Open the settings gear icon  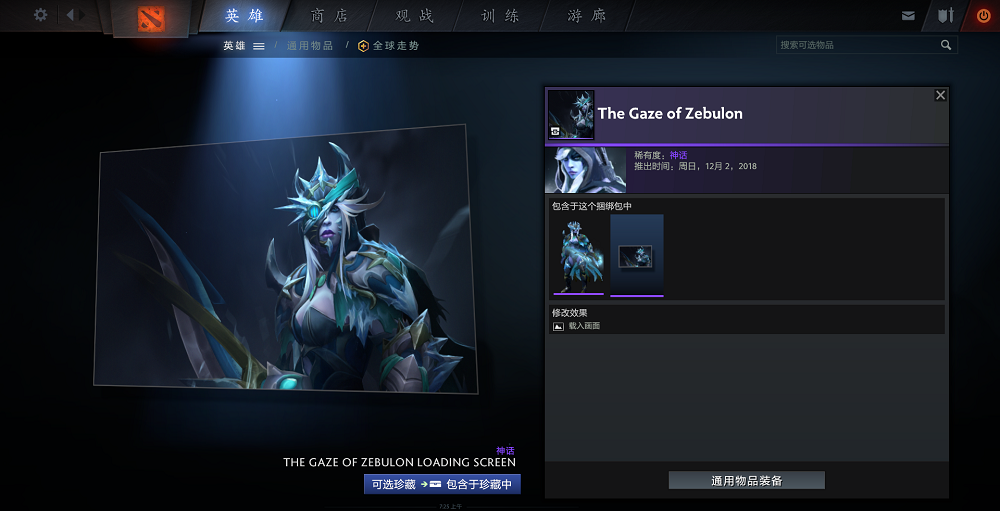tap(41, 15)
